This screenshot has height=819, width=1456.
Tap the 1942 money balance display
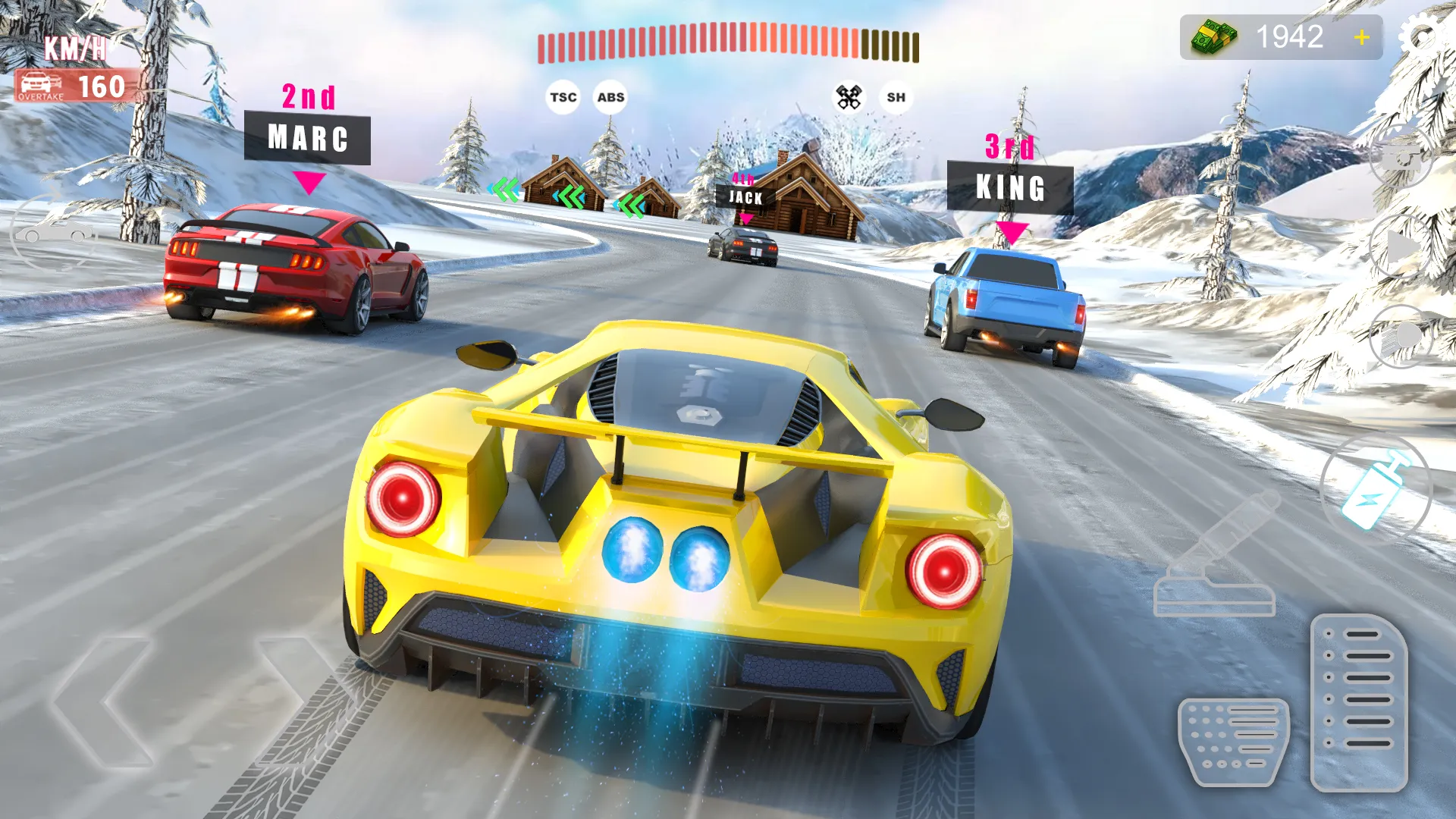(x=1282, y=37)
